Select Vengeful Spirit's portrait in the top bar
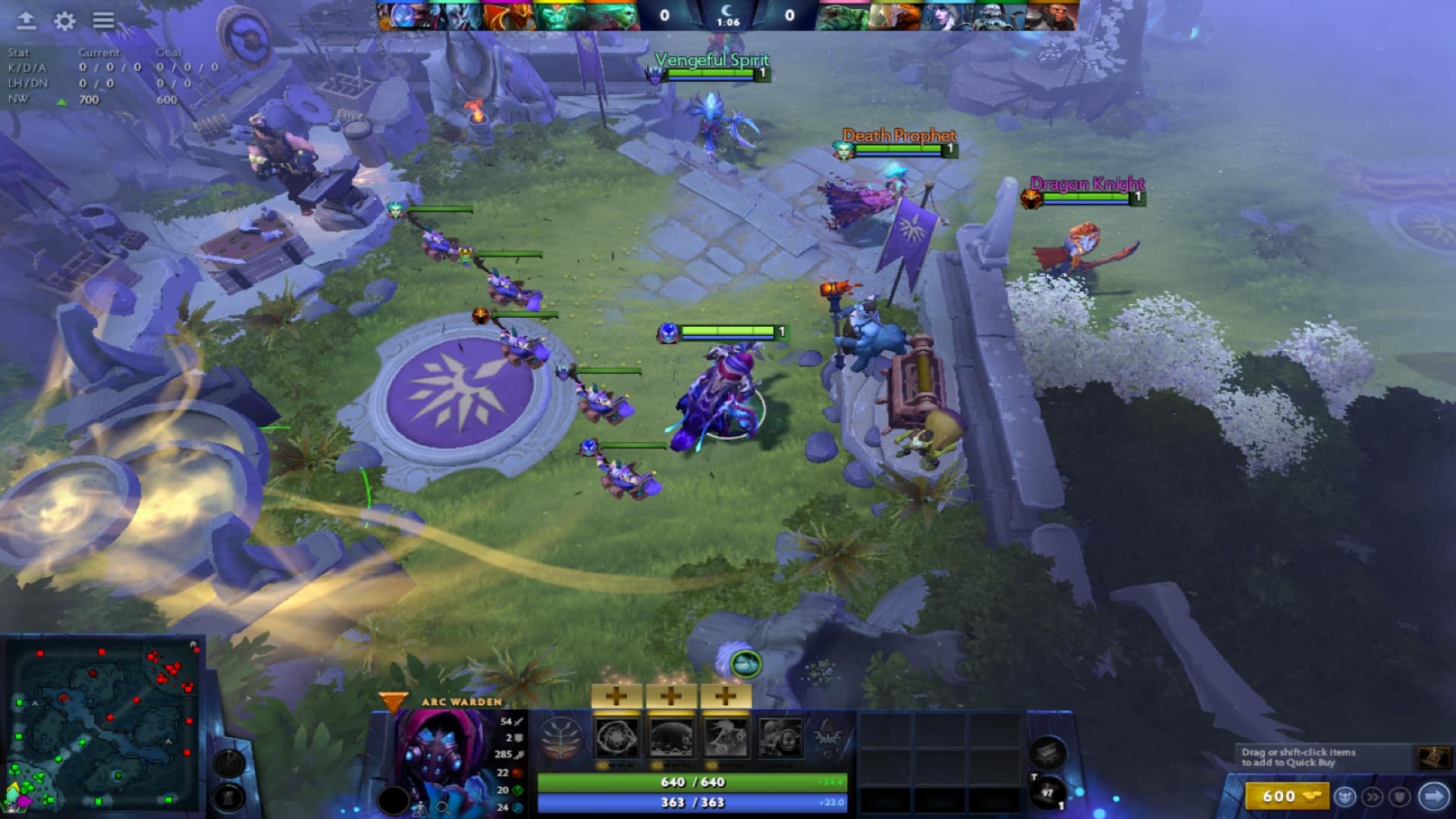This screenshot has width=1456, height=819. [453, 17]
